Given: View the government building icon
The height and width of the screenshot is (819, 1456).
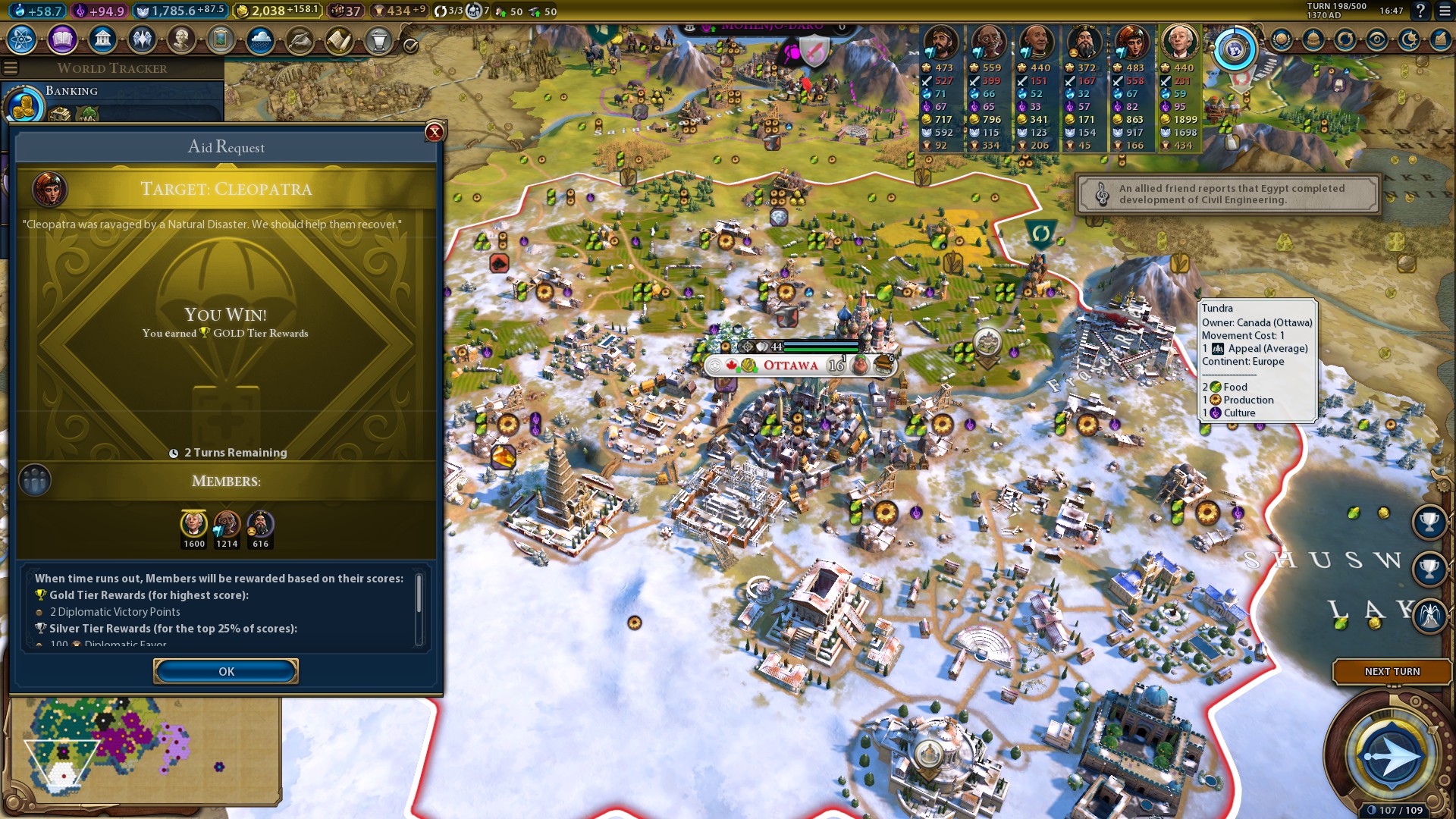Looking at the screenshot, I should point(102,39).
